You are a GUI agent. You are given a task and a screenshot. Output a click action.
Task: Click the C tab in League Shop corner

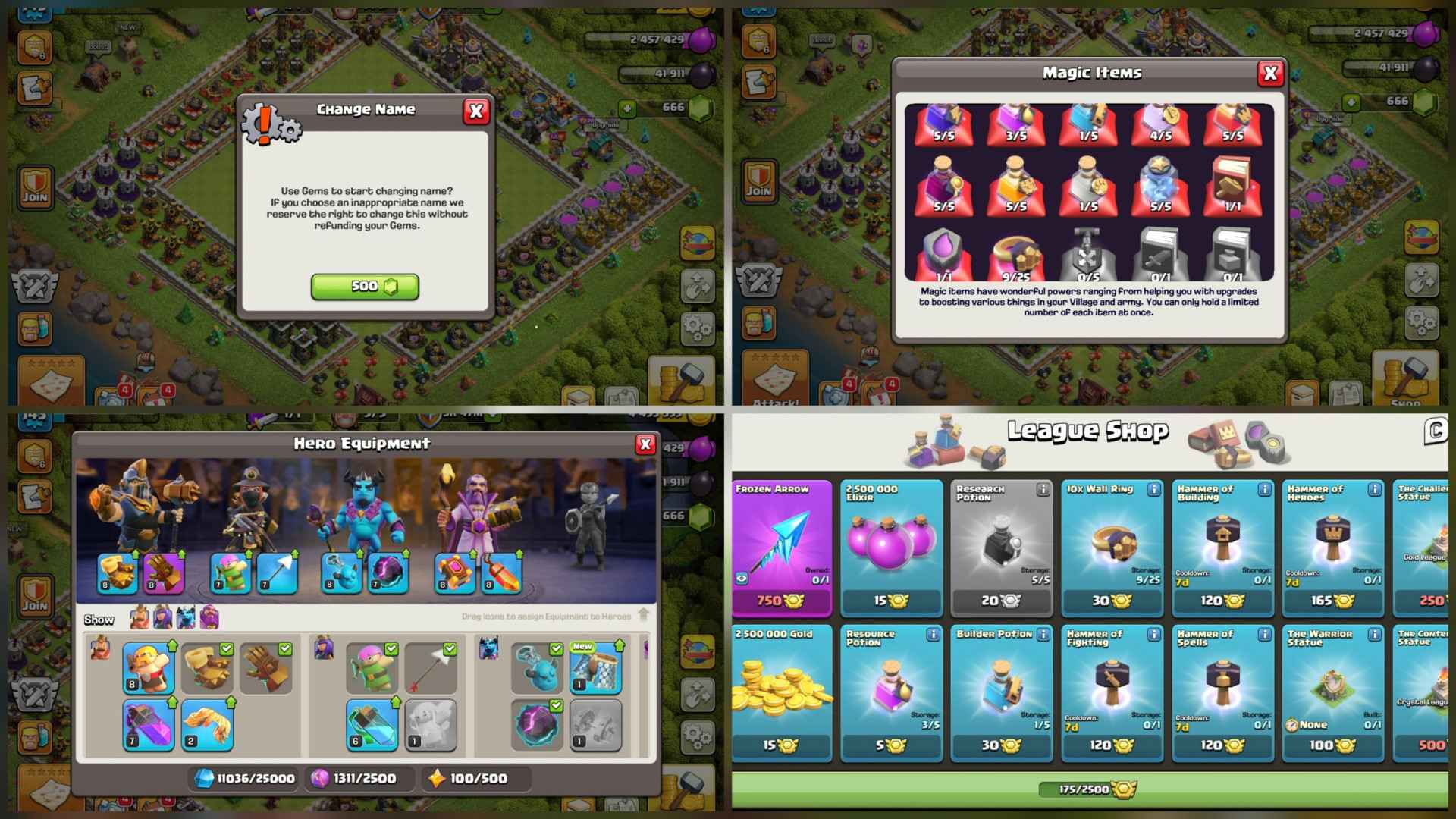point(1438,431)
